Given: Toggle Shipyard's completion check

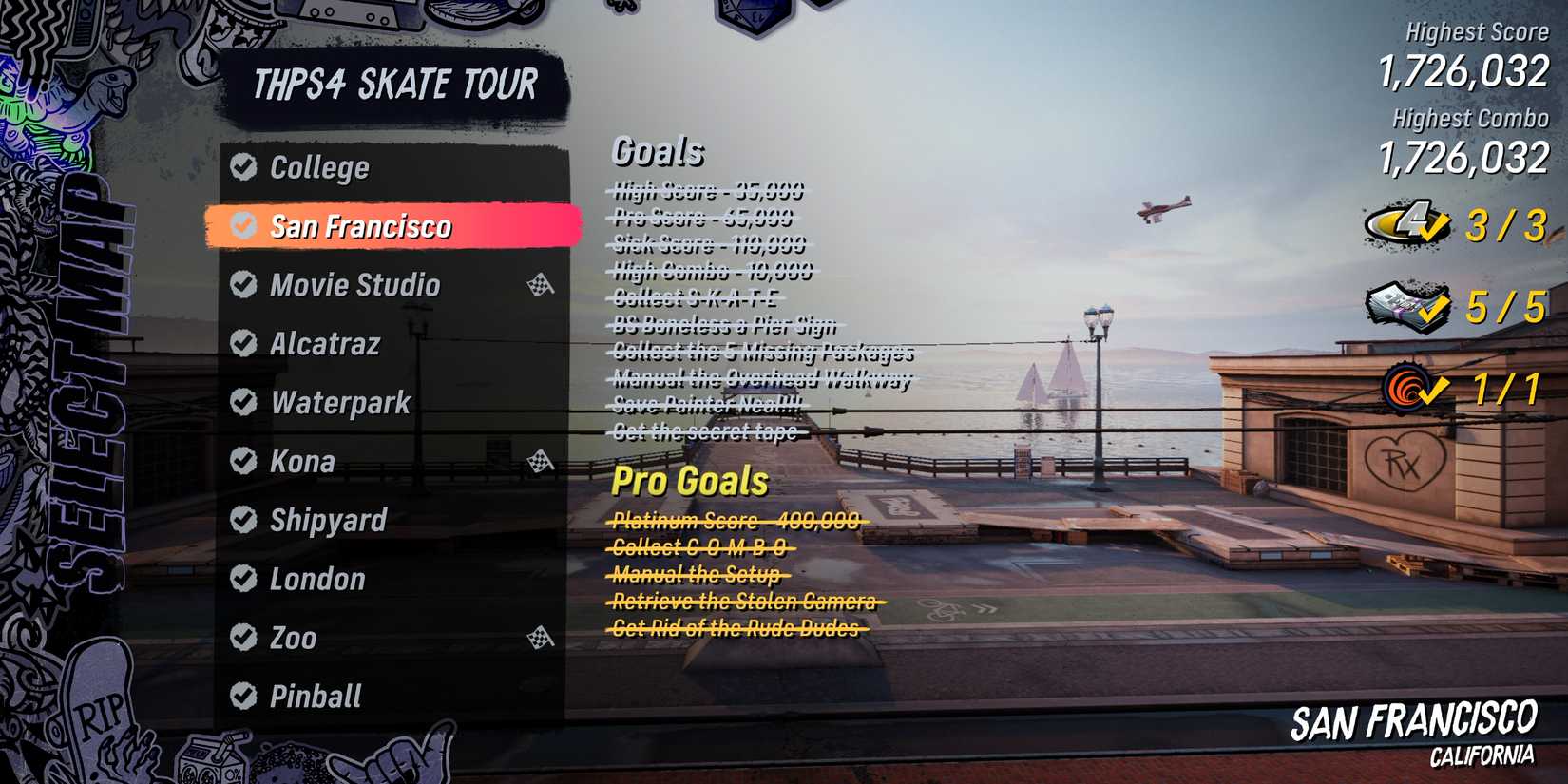Looking at the screenshot, I should tap(243, 521).
